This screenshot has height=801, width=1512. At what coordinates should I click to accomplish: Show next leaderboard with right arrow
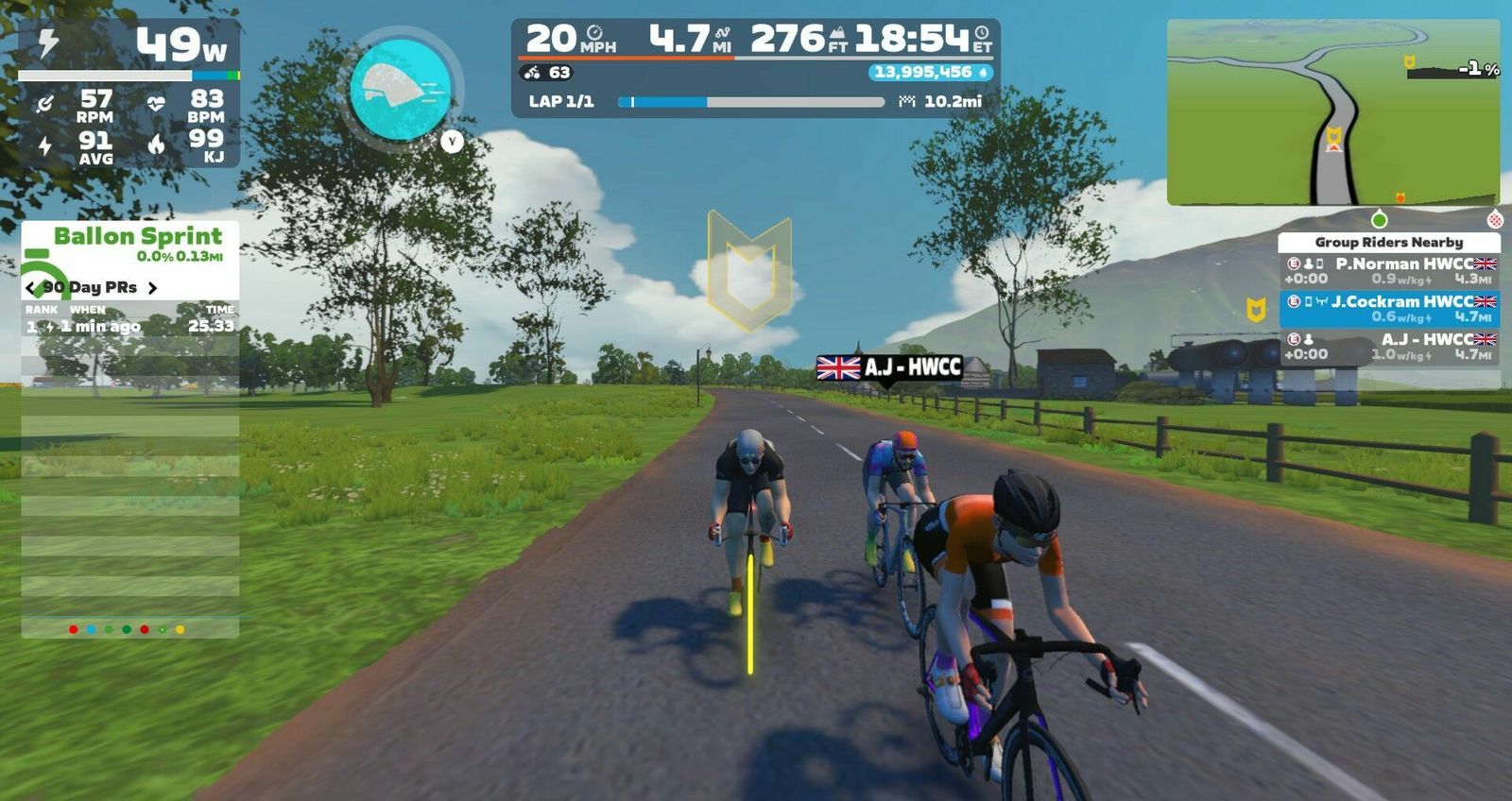pyautogui.click(x=152, y=288)
